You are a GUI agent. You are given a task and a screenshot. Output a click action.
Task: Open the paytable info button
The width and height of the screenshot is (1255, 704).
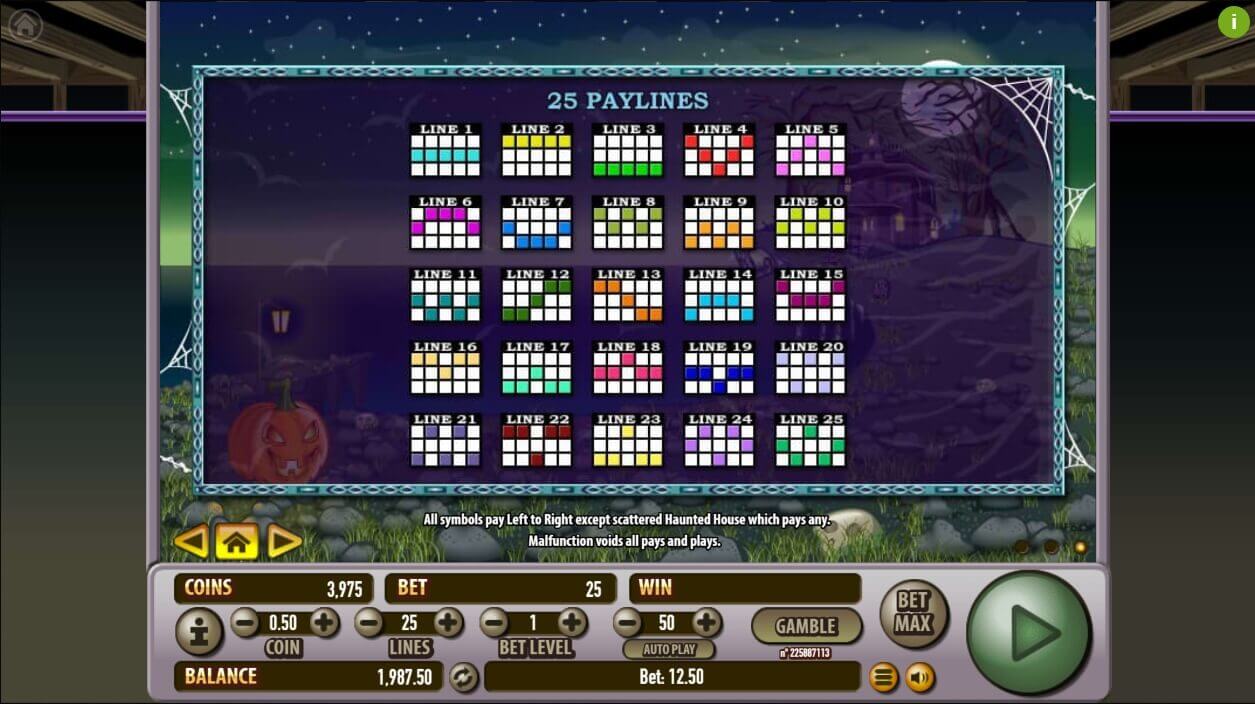[199, 632]
